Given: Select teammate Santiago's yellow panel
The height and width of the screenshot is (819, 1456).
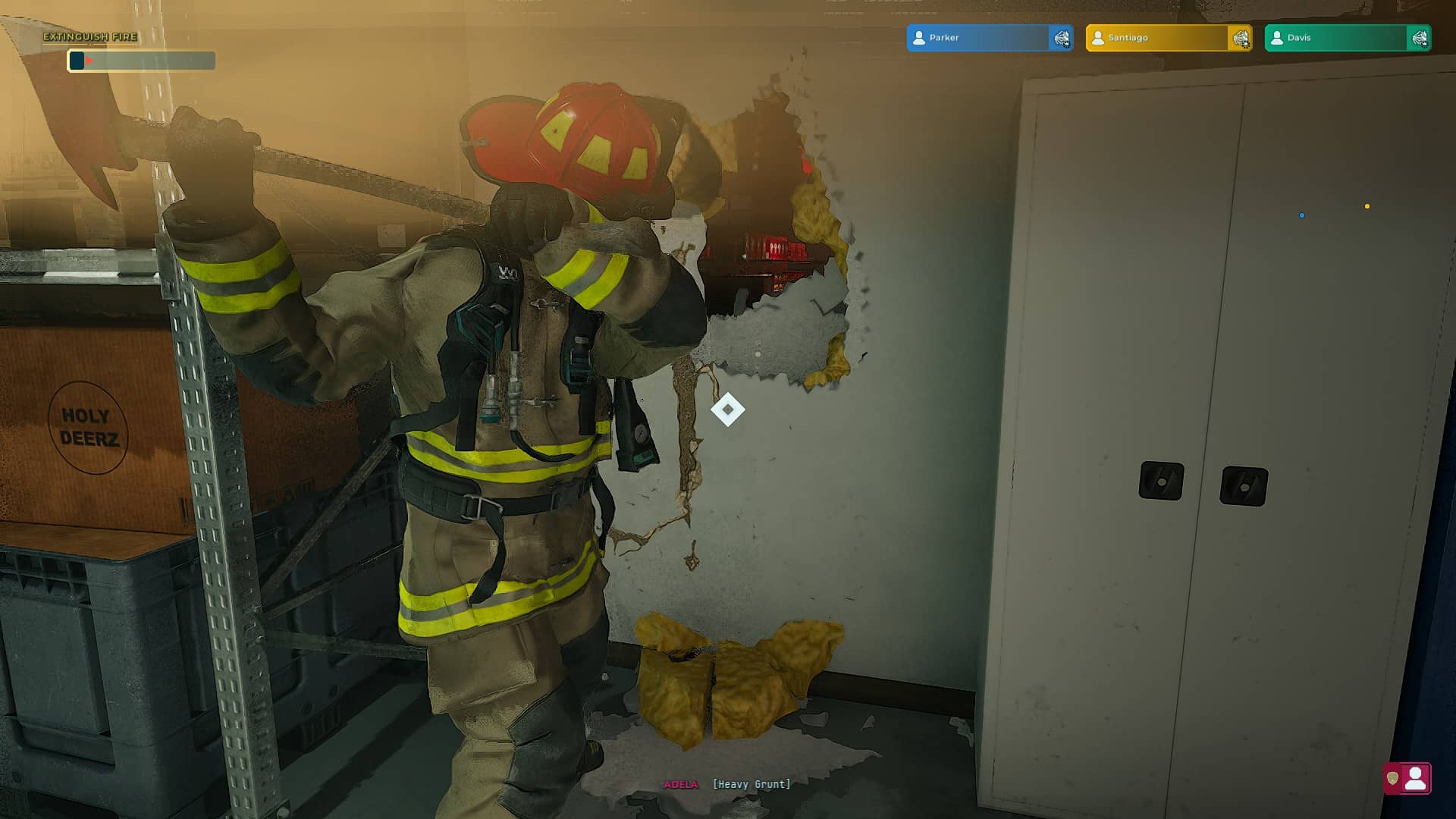Looking at the screenshot, I should (x=1156, y=38).
